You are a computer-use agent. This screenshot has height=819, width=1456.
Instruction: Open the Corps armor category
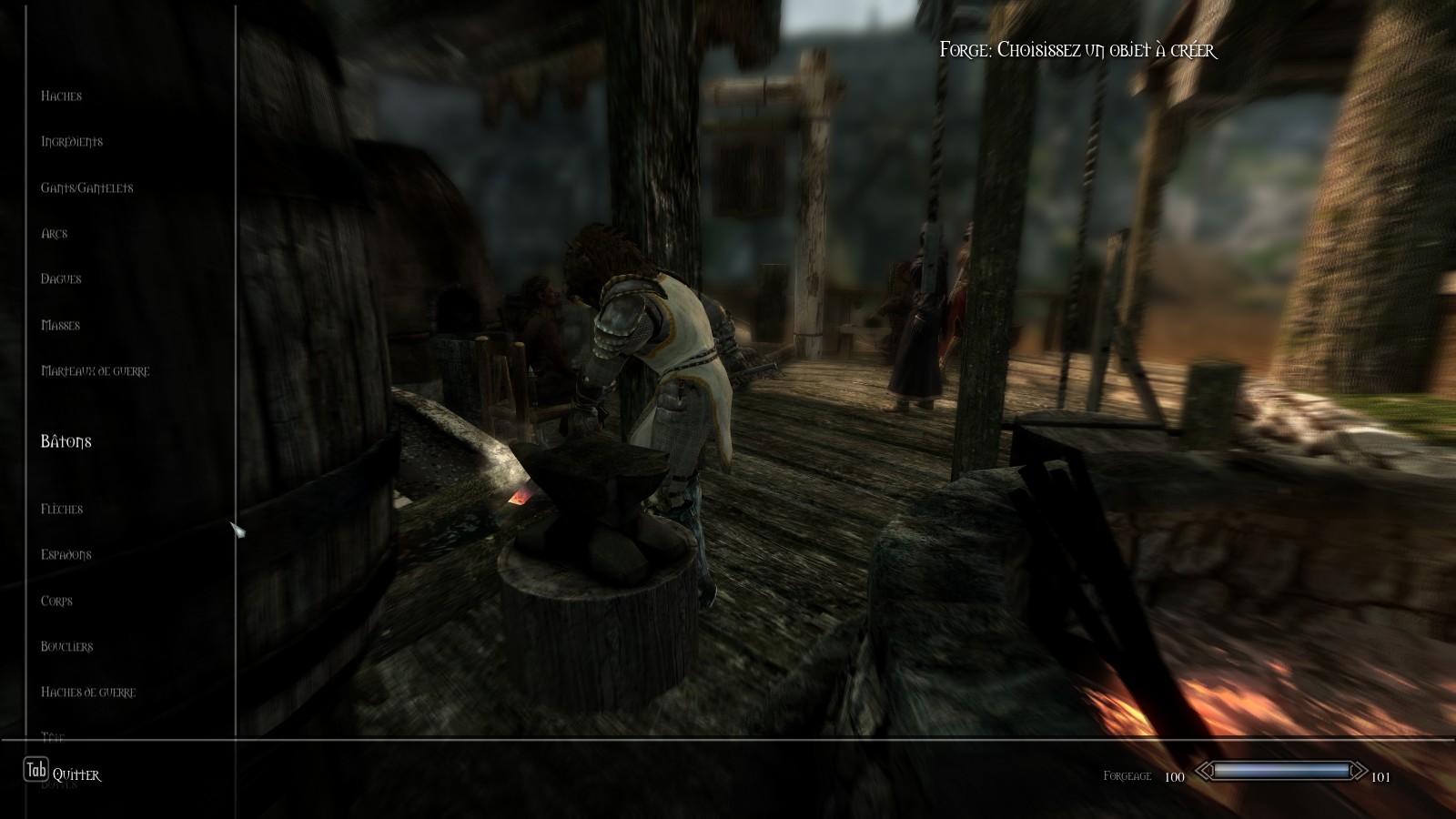pyautogui.click(x=56, y=602)
